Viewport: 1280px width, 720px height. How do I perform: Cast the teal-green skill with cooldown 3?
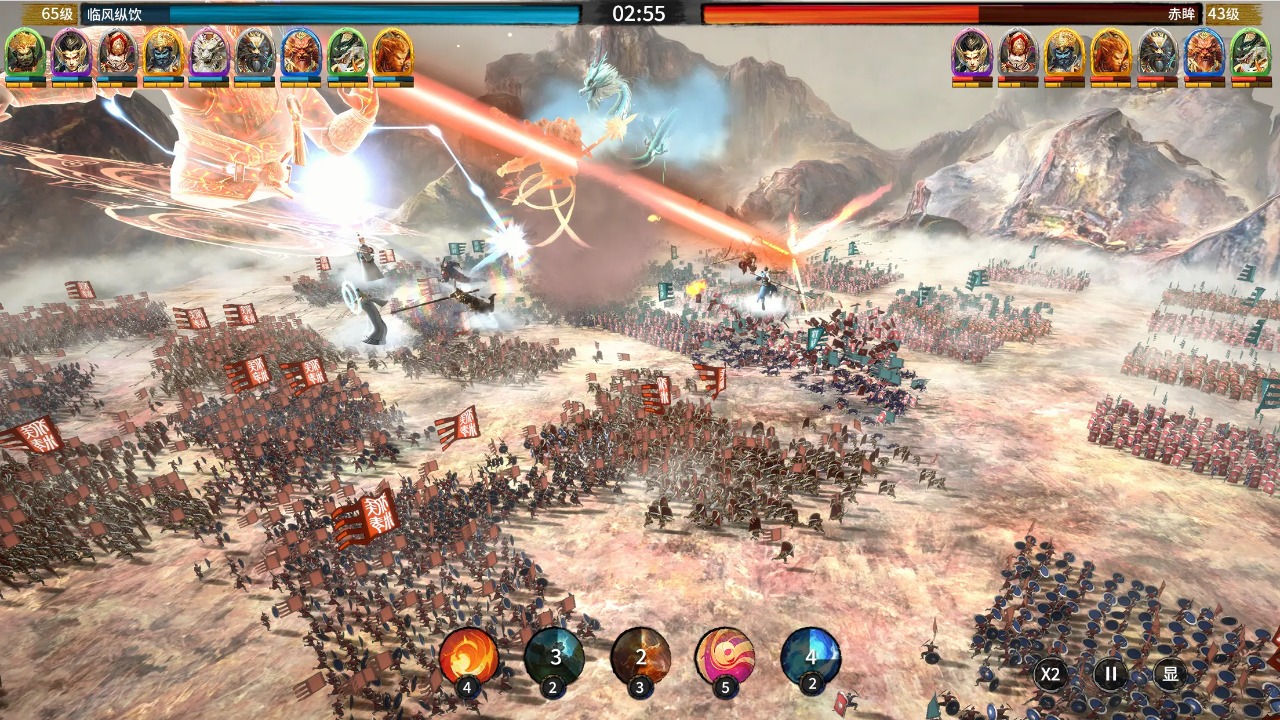[554, 656]
